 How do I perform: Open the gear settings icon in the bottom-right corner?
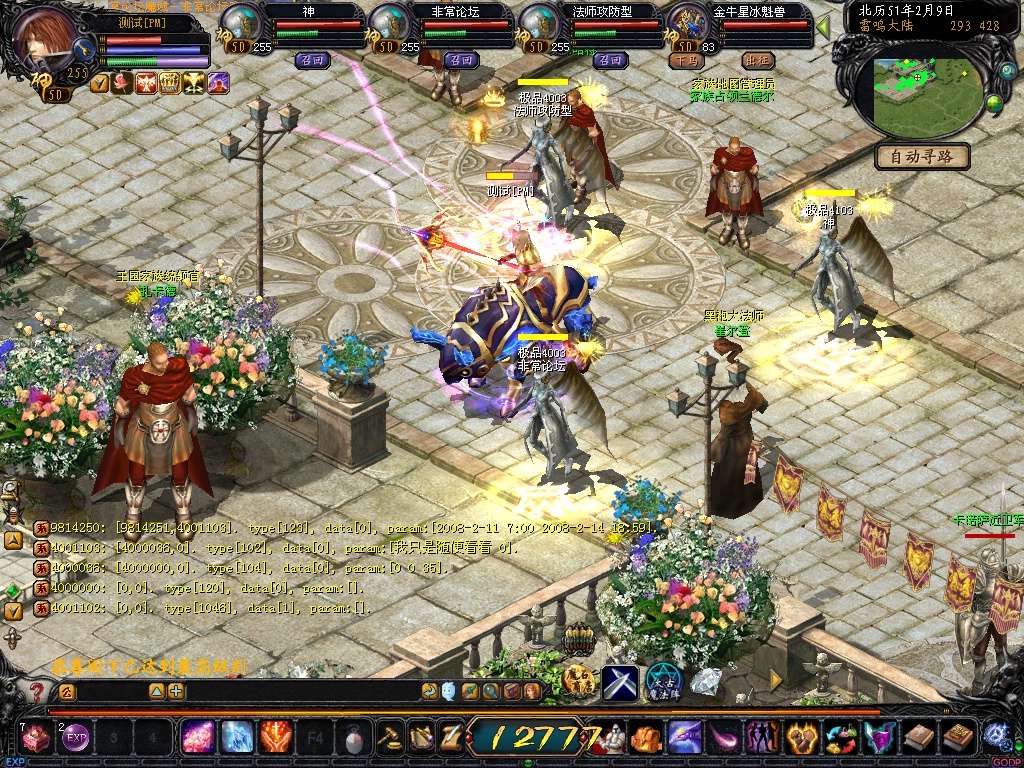[996, 737]
